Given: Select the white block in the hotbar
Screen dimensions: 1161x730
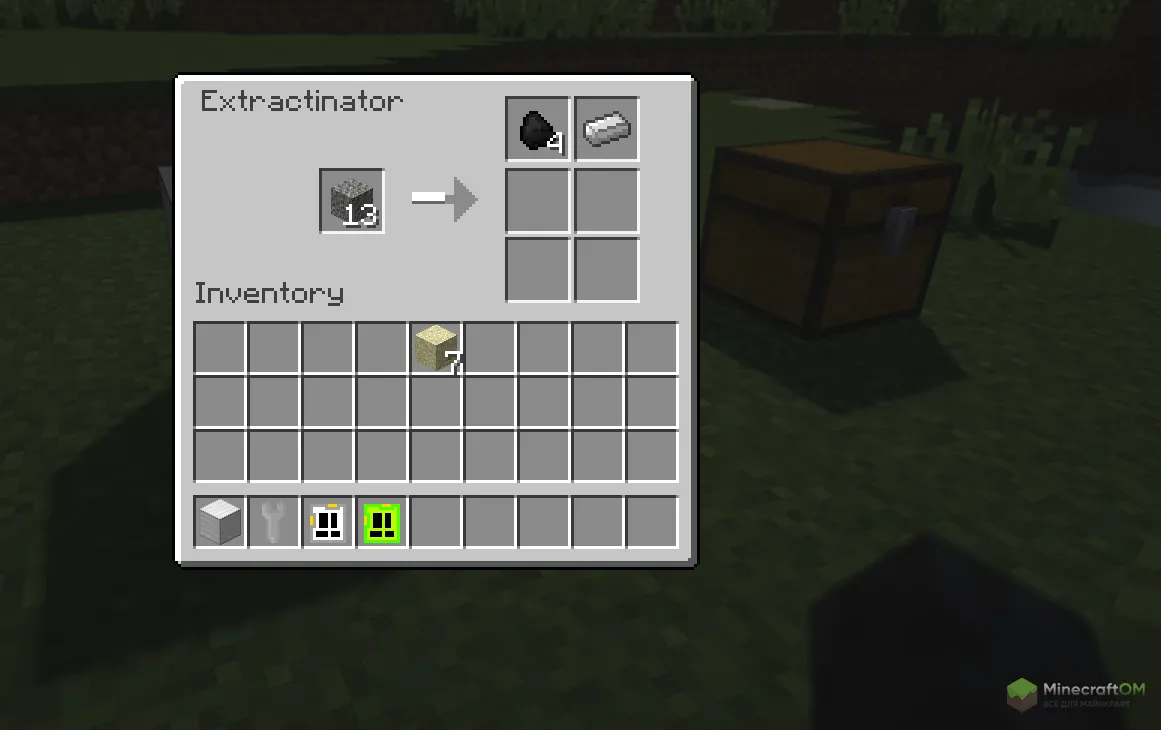Looking at the screenshot, I should tap(220, 522).
